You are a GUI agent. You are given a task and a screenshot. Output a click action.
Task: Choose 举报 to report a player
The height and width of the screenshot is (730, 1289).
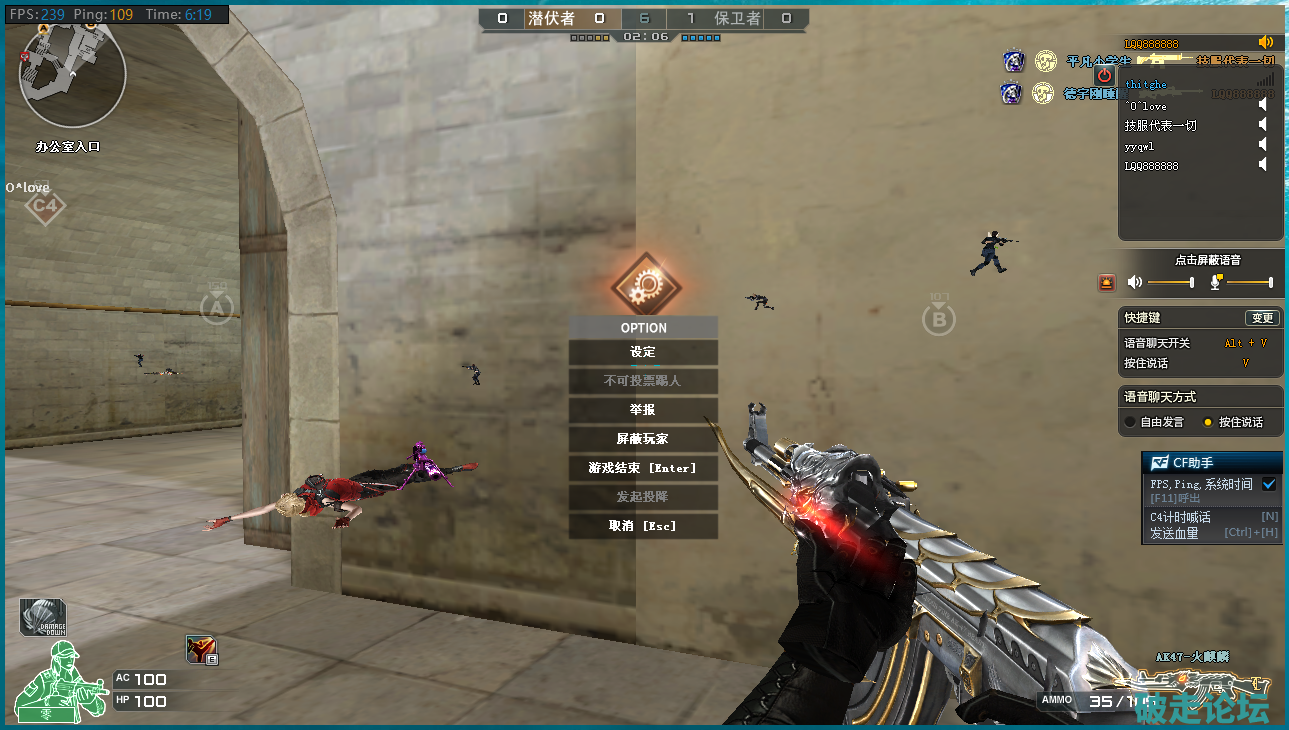643,410
